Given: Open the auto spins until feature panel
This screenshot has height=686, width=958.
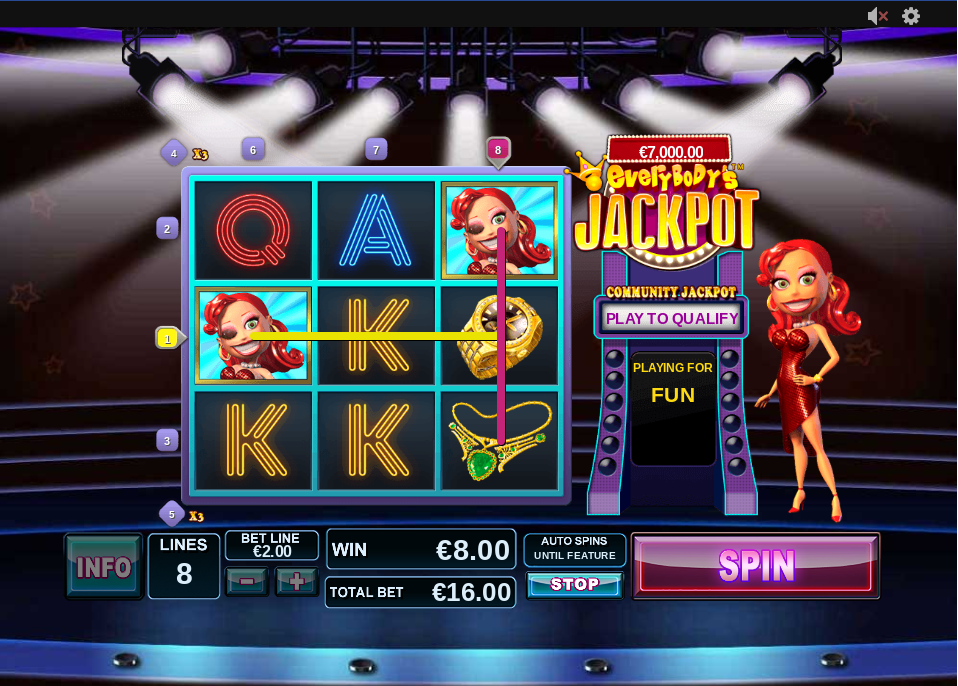Looking at the screenshot, I should coord(575,549).
